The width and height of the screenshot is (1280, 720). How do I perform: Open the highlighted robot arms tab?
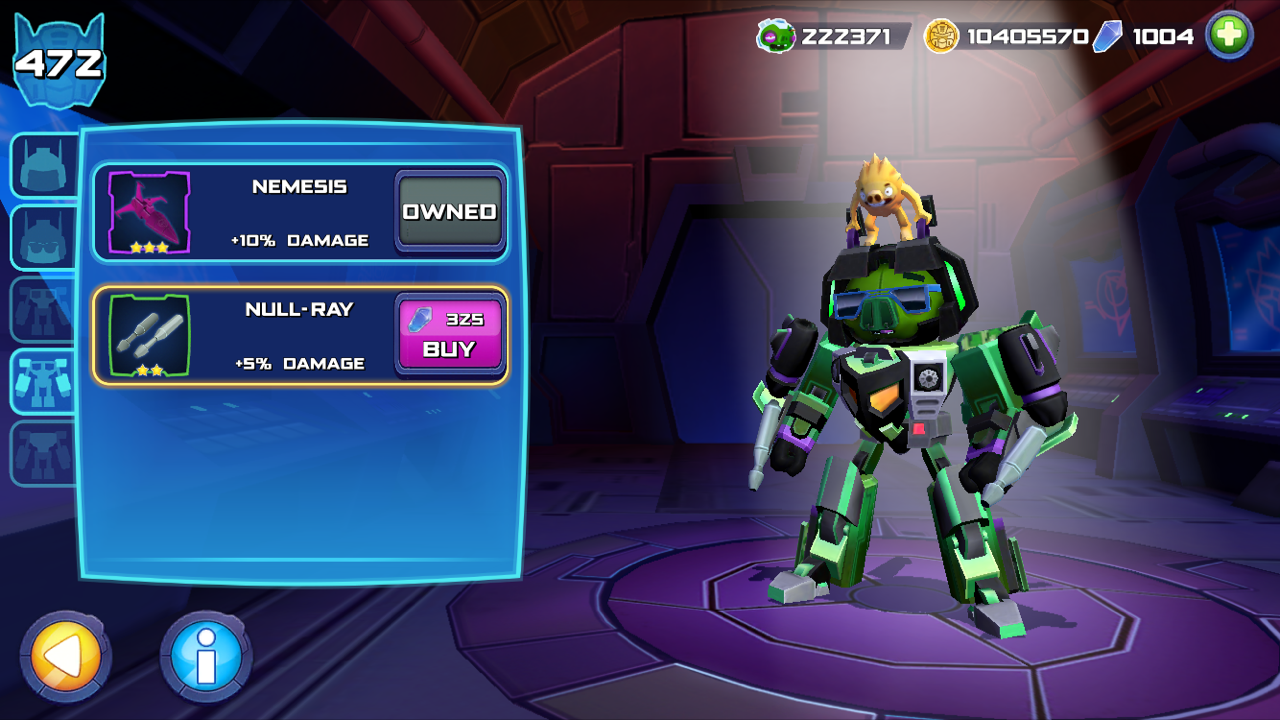click(x=43, y=381)
